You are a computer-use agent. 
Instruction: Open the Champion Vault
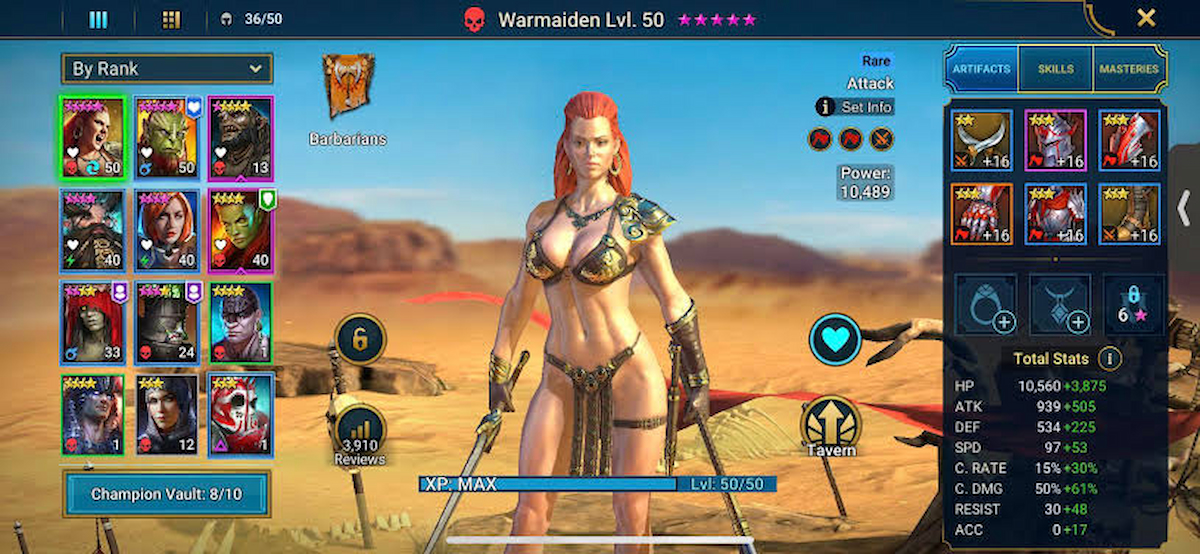[166, 494]
